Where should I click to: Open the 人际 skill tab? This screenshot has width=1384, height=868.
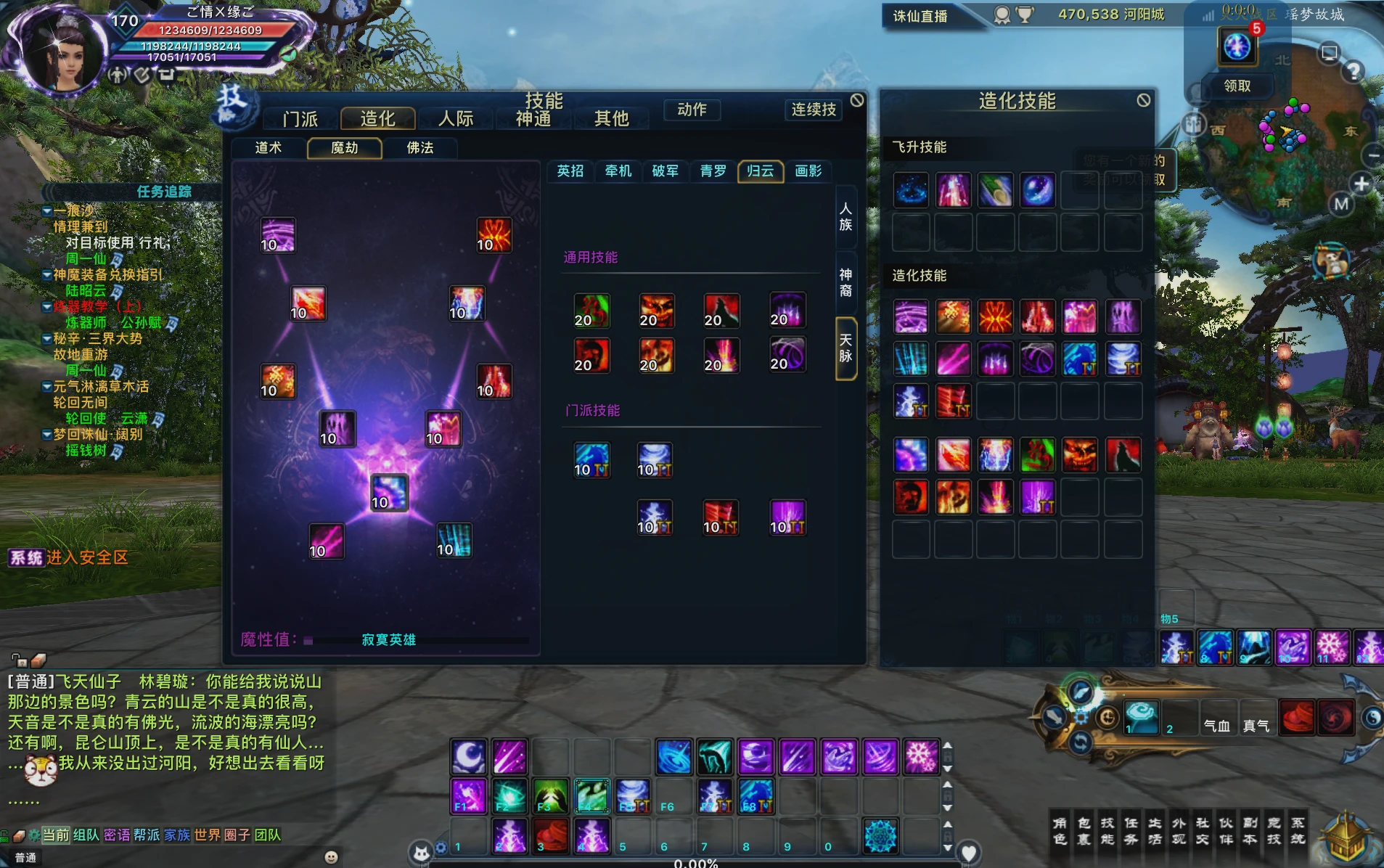point(456,118)
